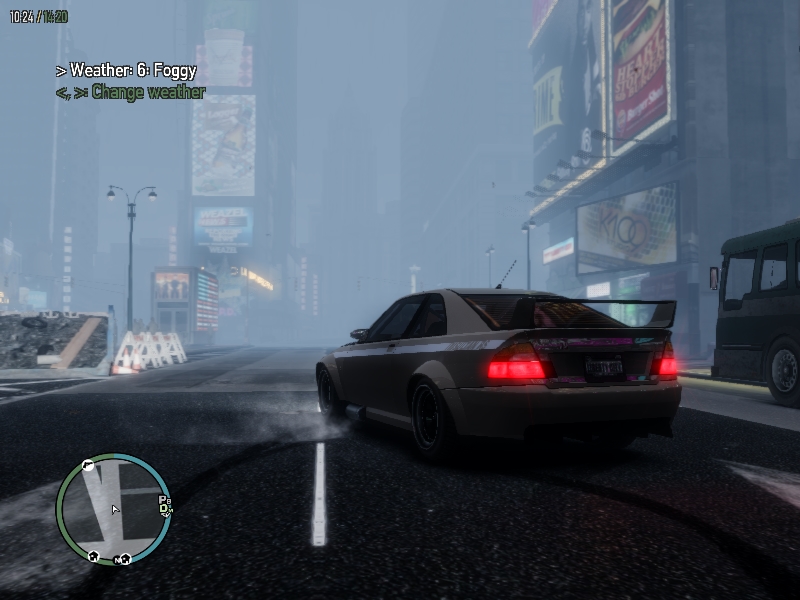Image resolution: width=800 pixels, height=600 pixels.
Task: Select the Weather: 6: Foggy menu entry
Action: (126, 71)
